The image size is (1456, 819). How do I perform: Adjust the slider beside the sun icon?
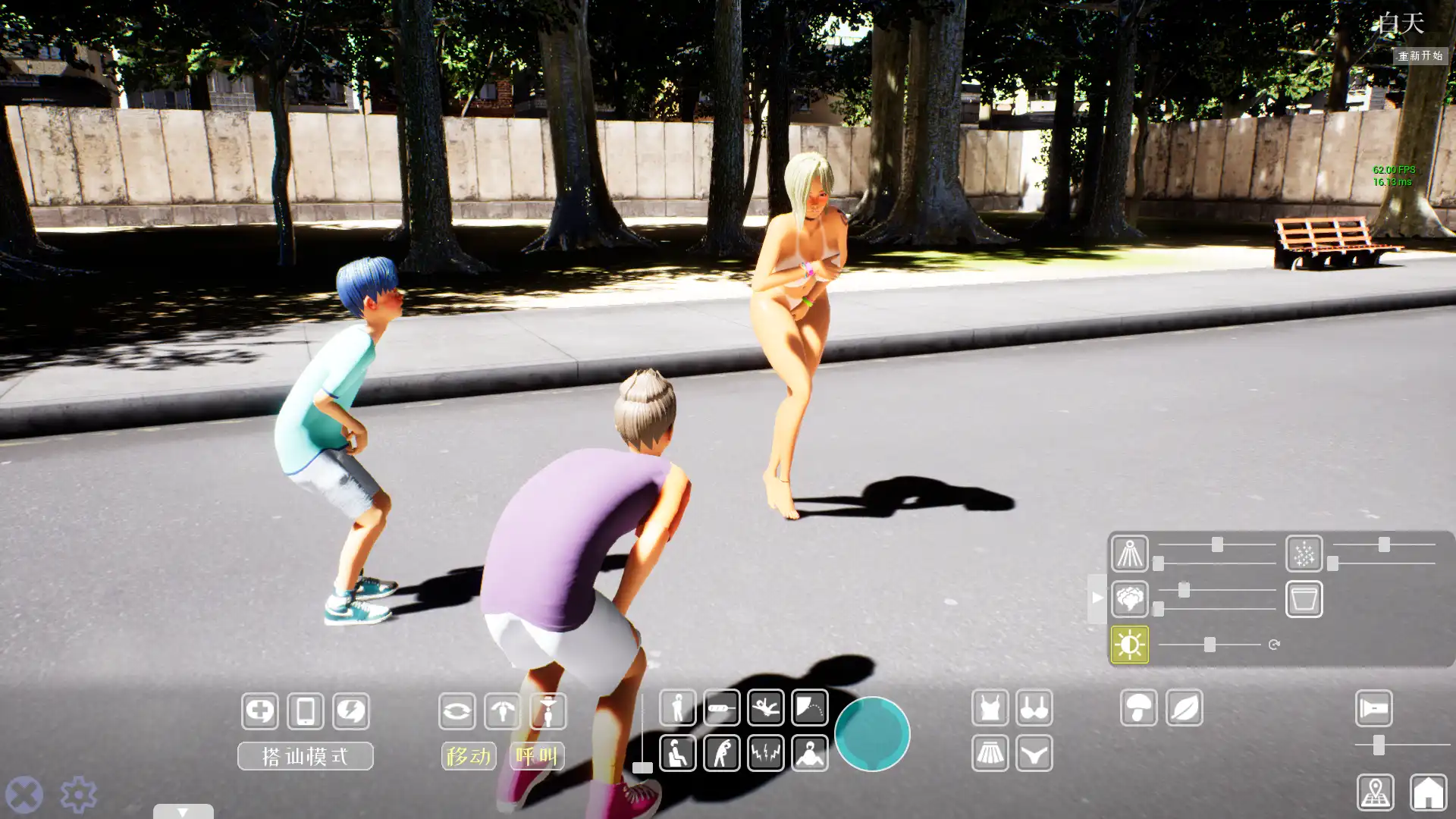(1210, 645)
